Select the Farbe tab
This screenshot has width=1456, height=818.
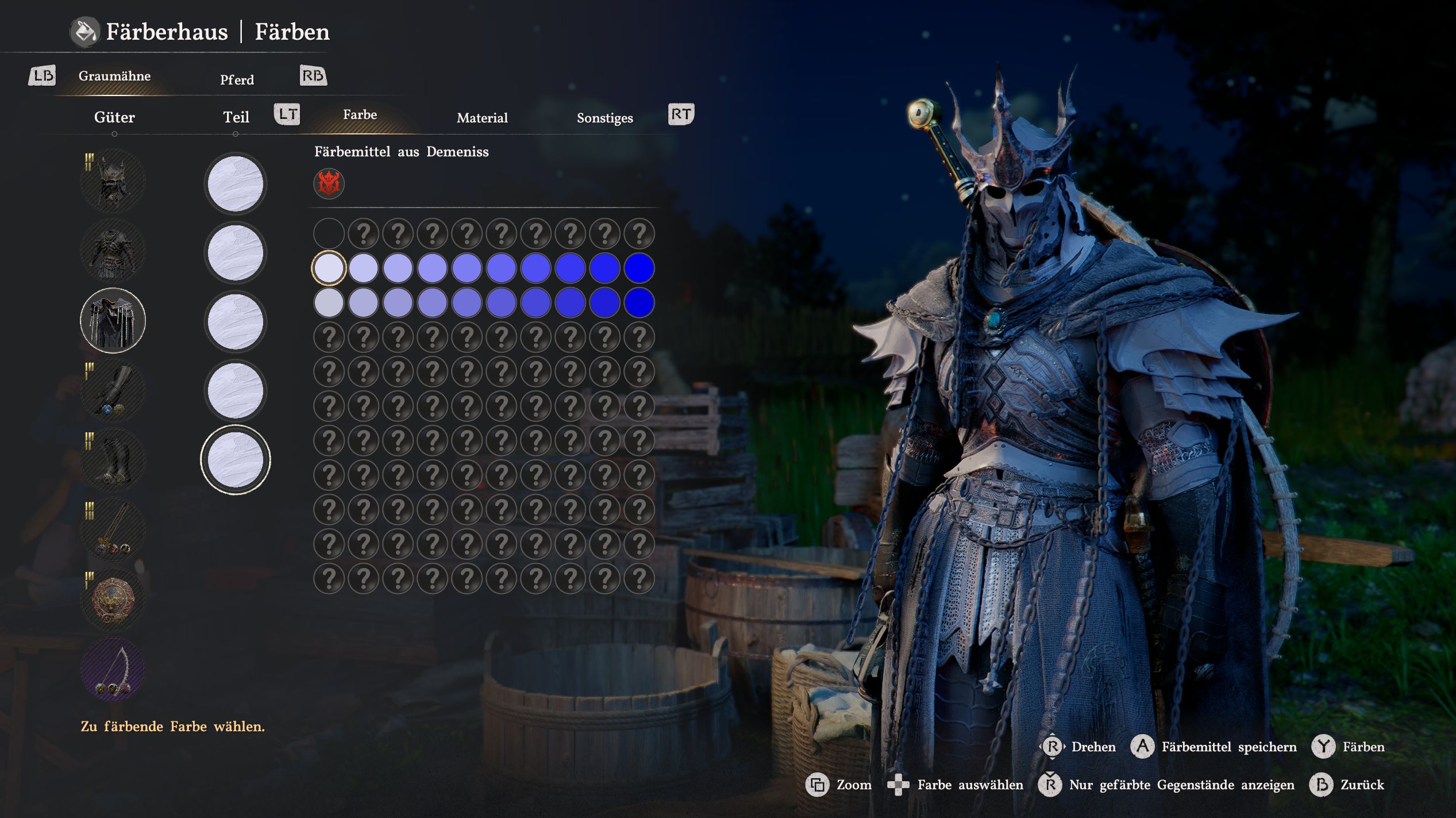360,114
